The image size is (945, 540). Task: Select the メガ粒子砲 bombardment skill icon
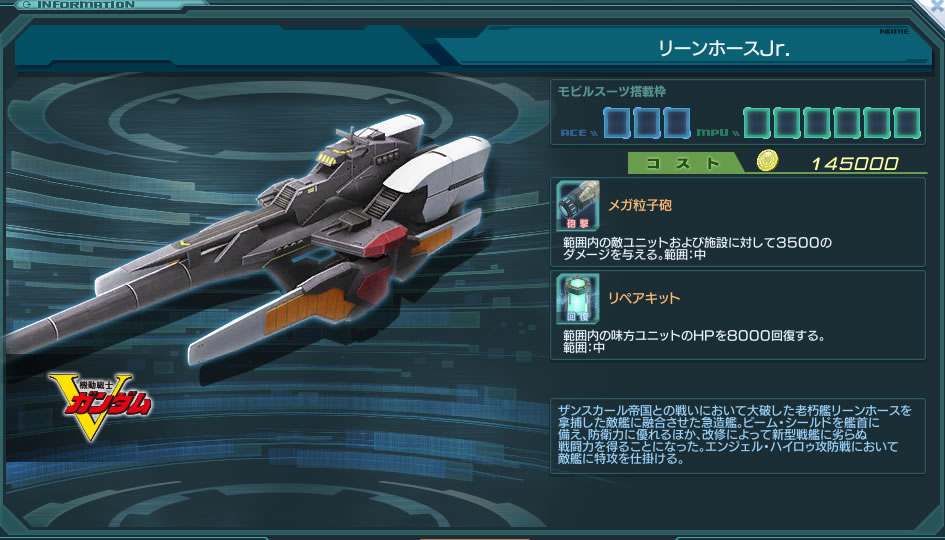click(x=578, y=206)
